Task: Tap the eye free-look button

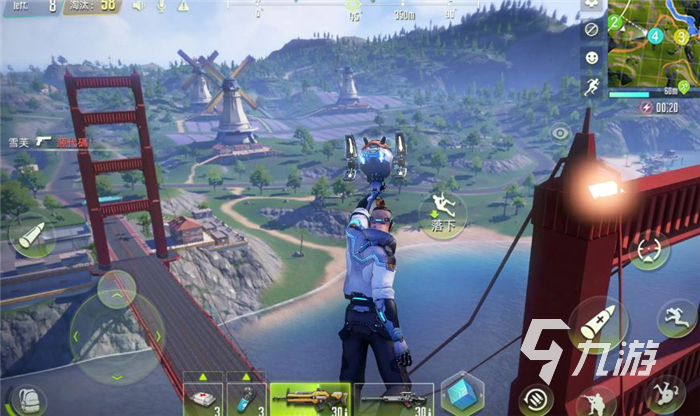Action: (559, 132)
